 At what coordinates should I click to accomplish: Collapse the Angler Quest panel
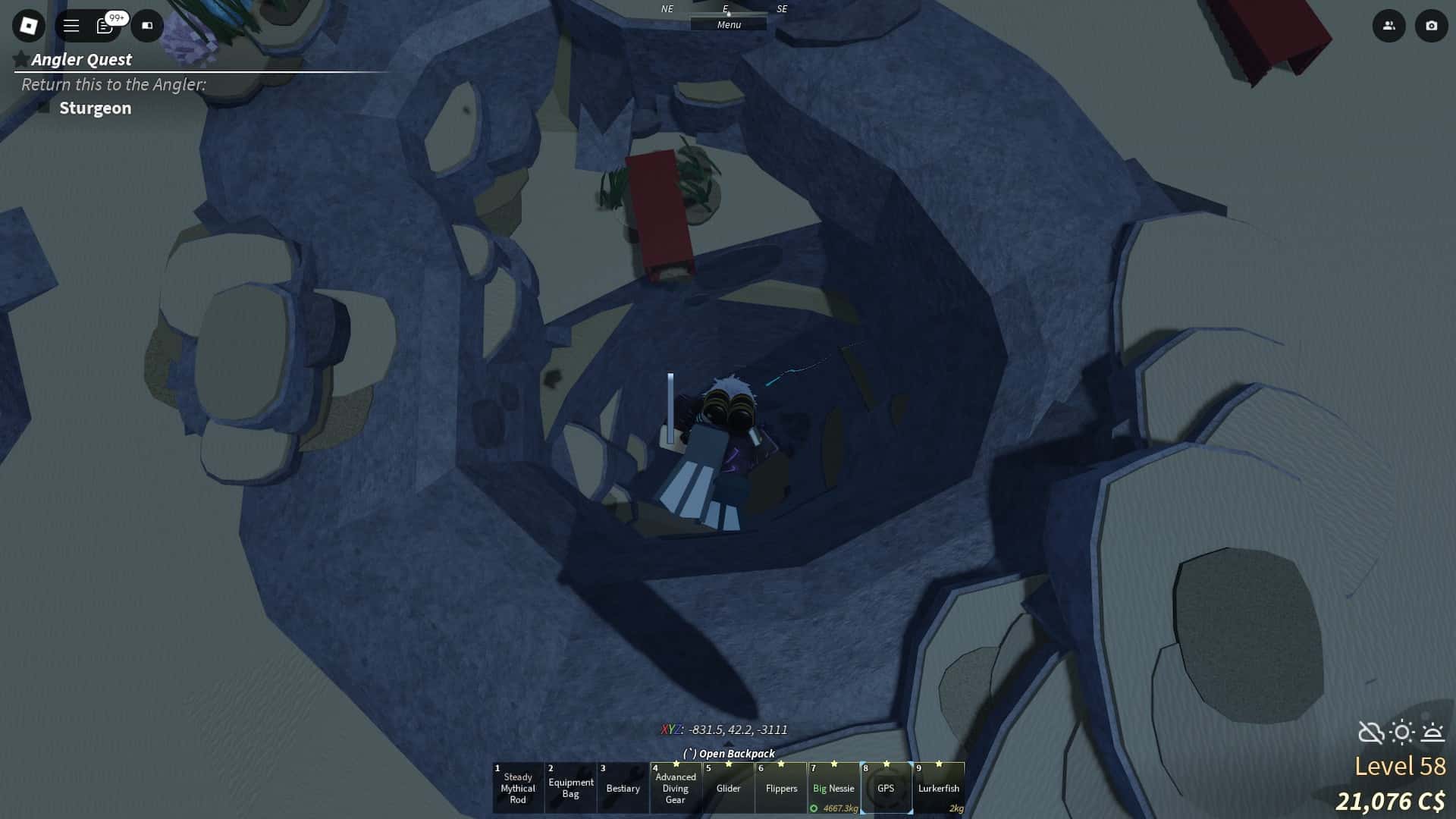coord(18,58)
